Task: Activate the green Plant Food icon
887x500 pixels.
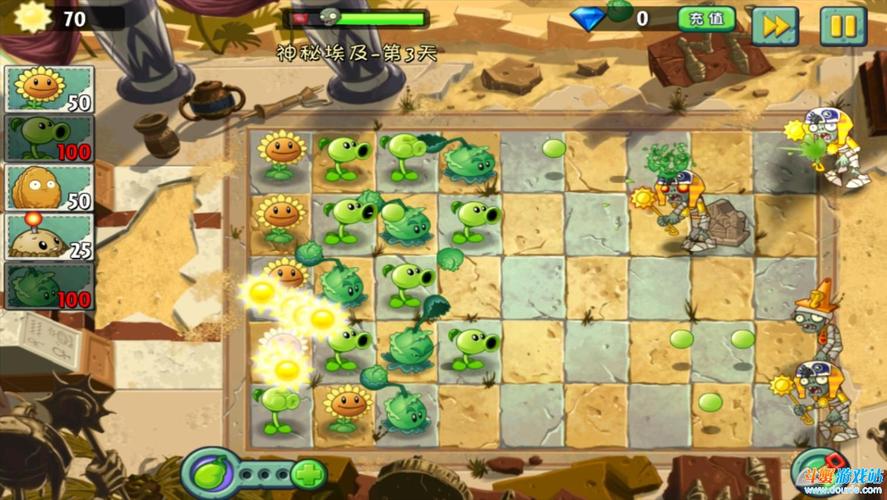Action: (208, 472)
